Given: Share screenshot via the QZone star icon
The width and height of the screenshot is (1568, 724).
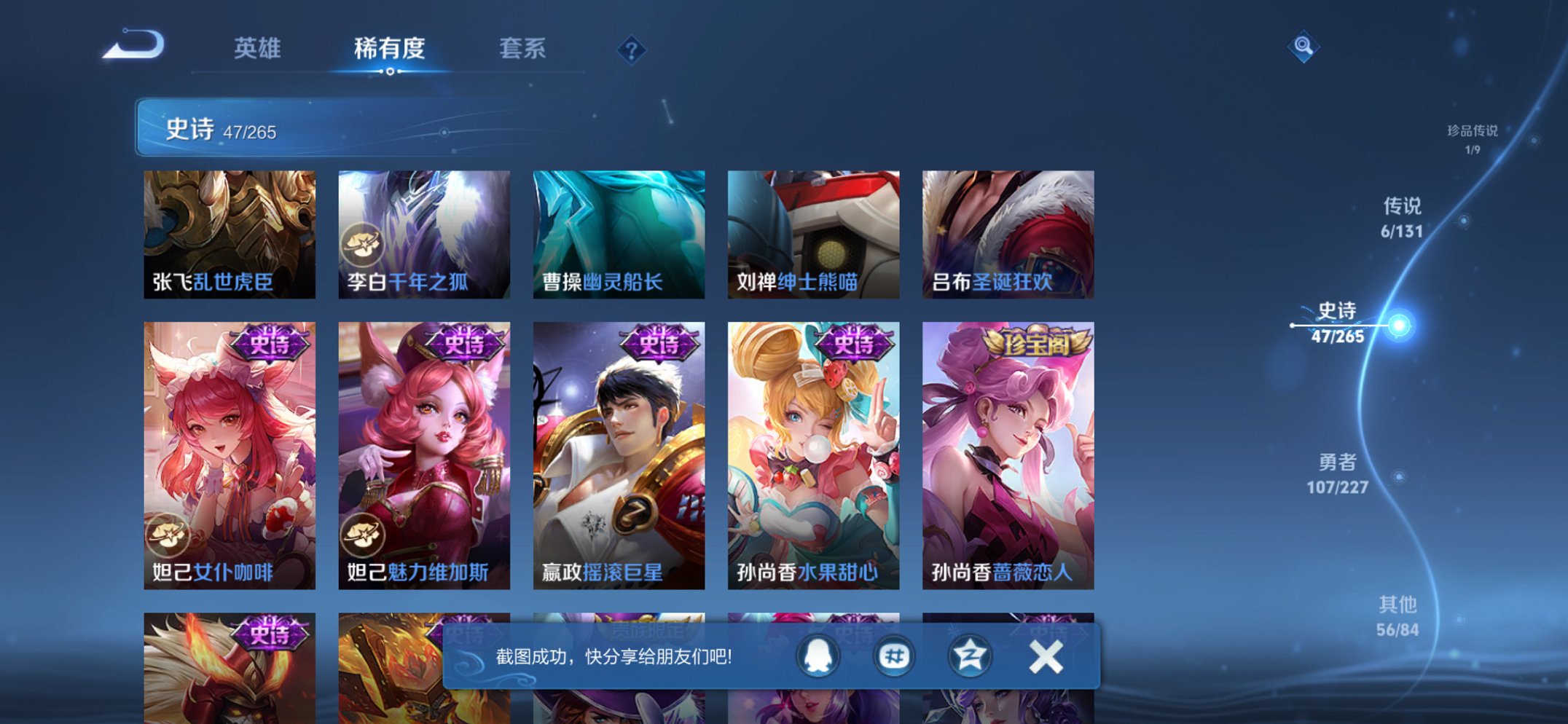Looking at the screenshot, I should 970,656.
